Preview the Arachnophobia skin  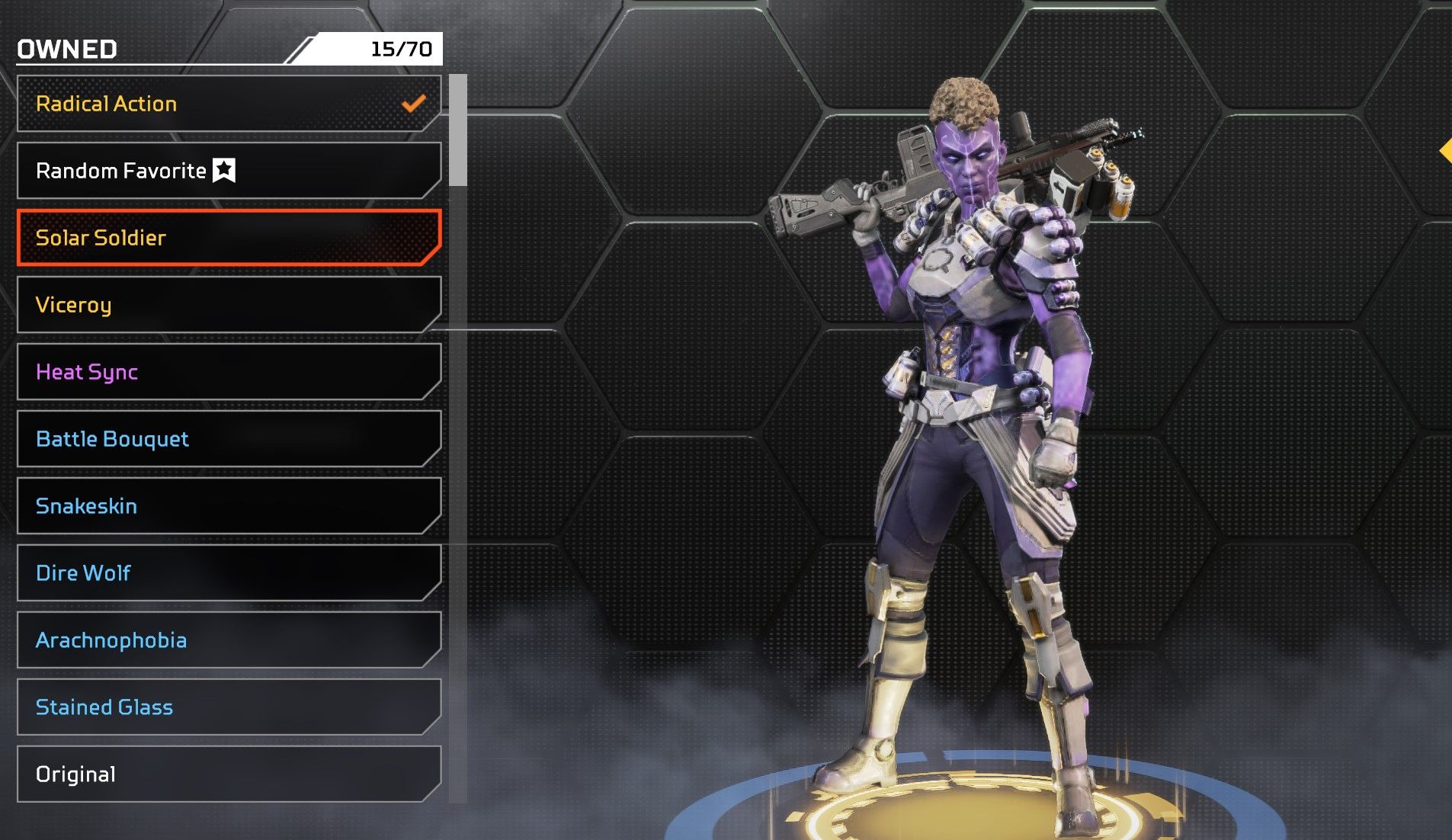click(x=229, y=640)
